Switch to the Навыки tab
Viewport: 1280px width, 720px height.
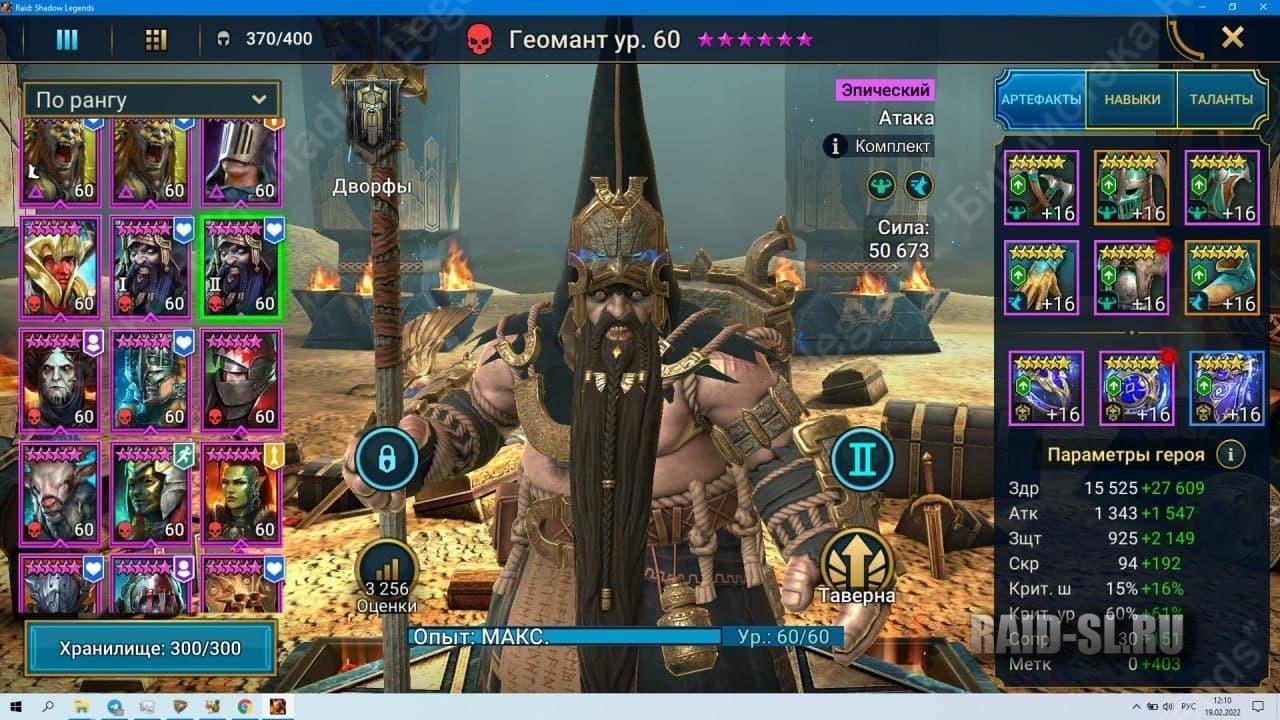[x=1132, y=100]
